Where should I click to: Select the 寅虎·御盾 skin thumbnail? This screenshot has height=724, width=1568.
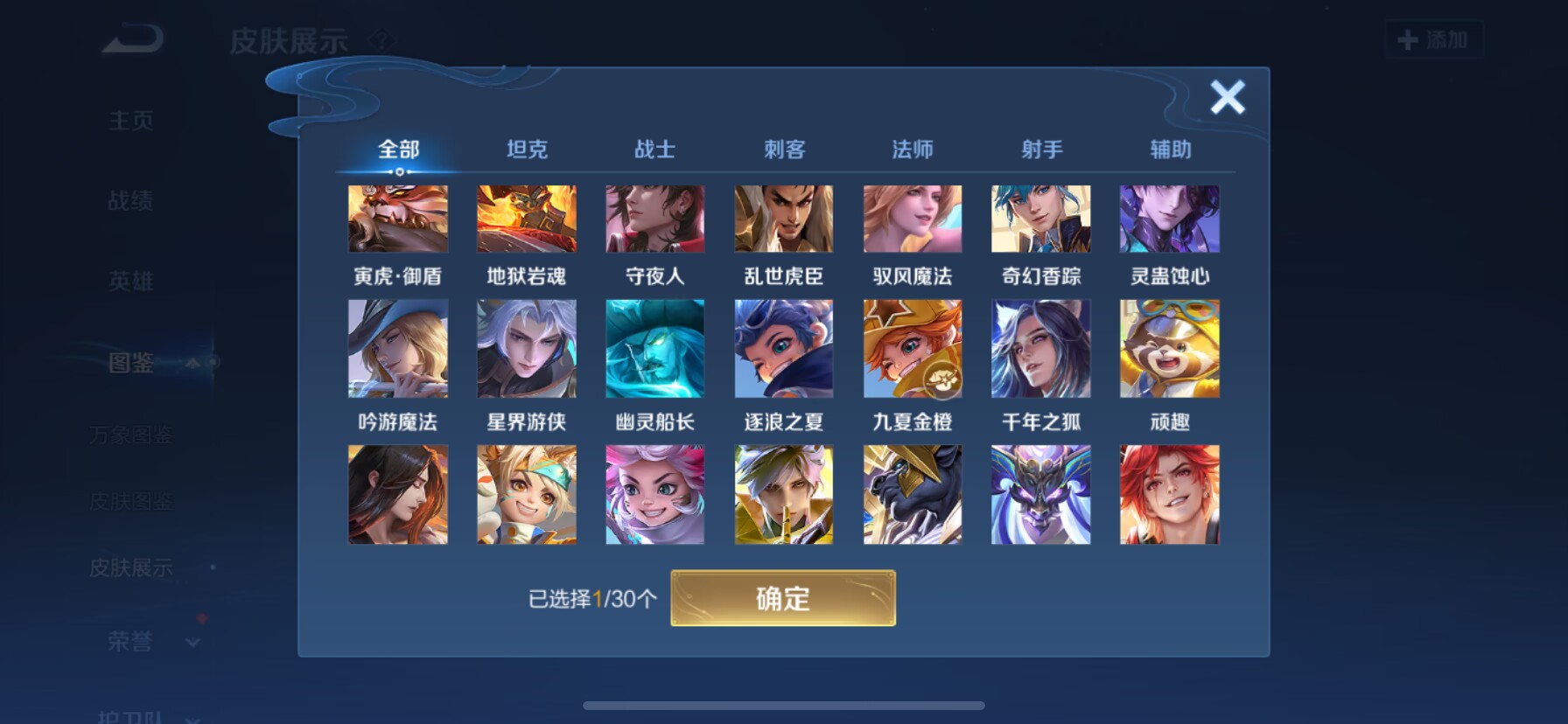pos(398,218)
